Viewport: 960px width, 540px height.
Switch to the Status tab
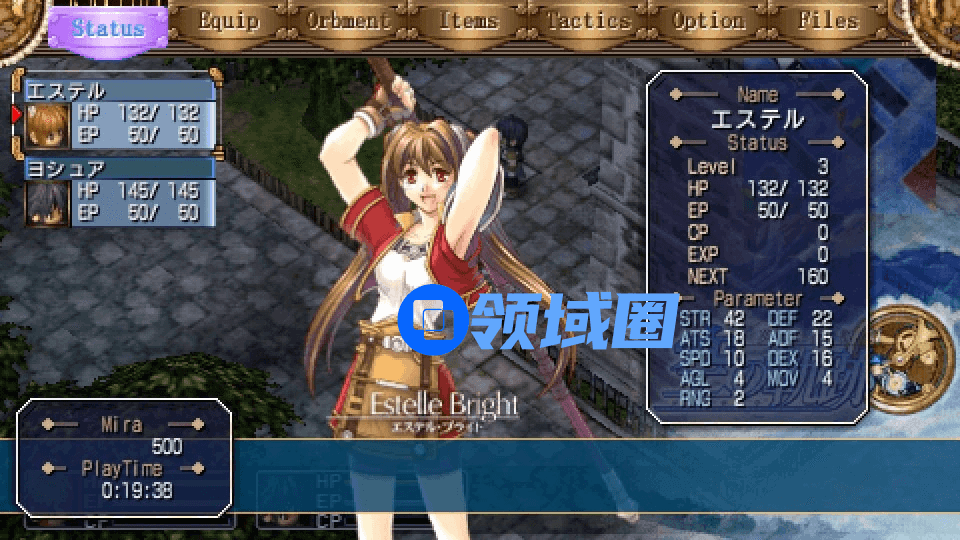(x=108, y=27)
